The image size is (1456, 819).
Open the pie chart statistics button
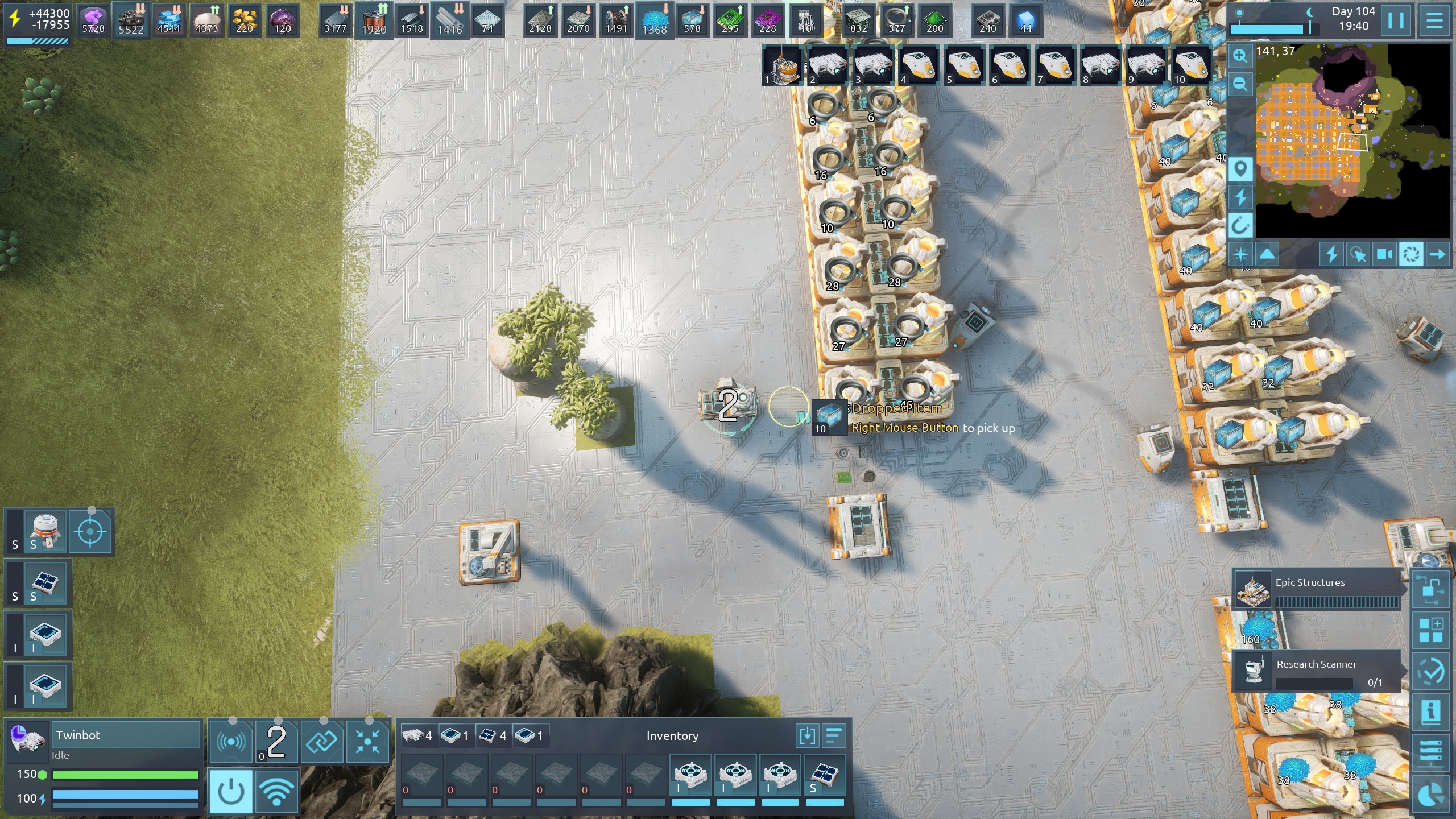click(1431, 795)
